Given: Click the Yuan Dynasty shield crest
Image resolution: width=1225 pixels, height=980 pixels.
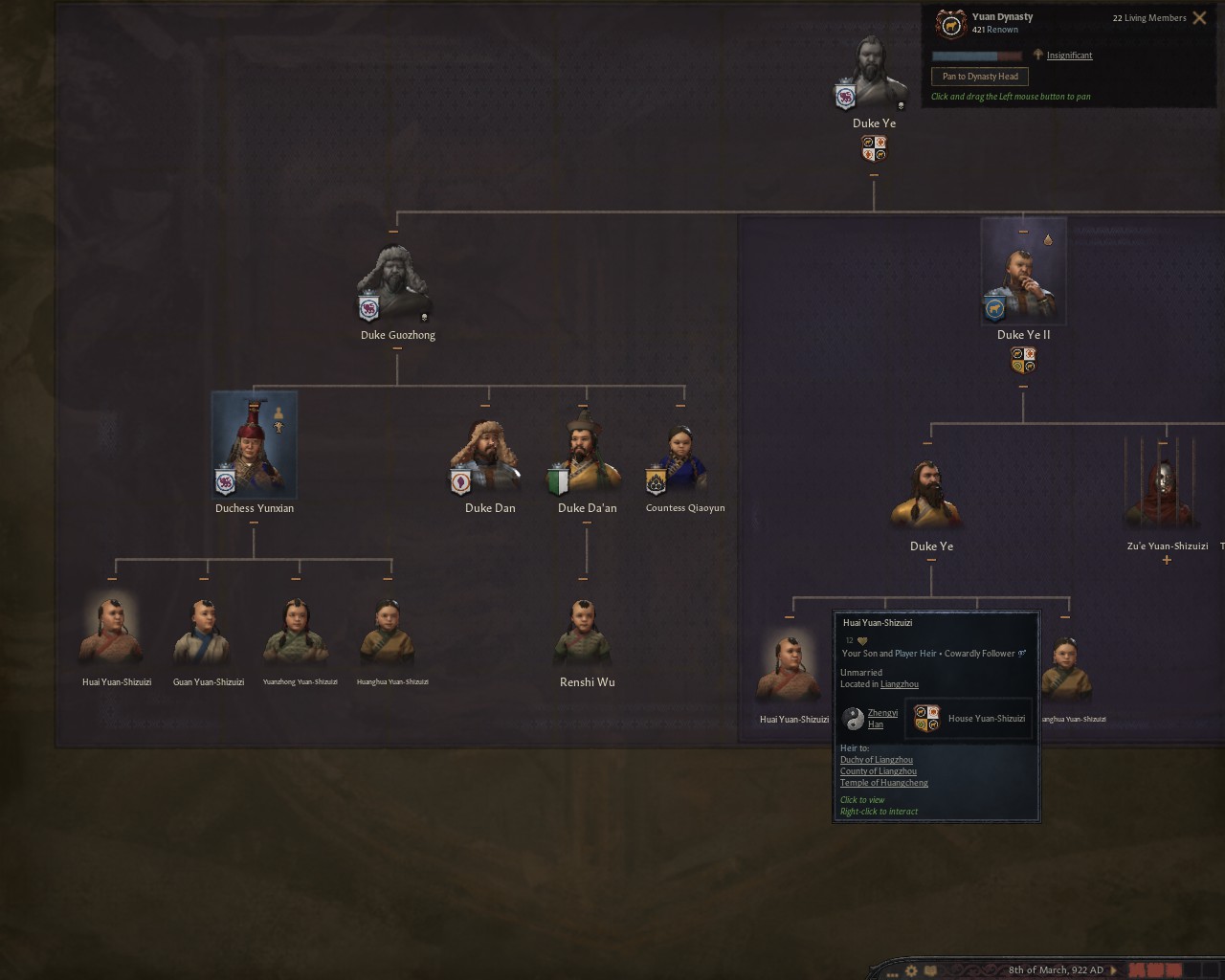Looking at the screenshot, I should pos(950,23).
